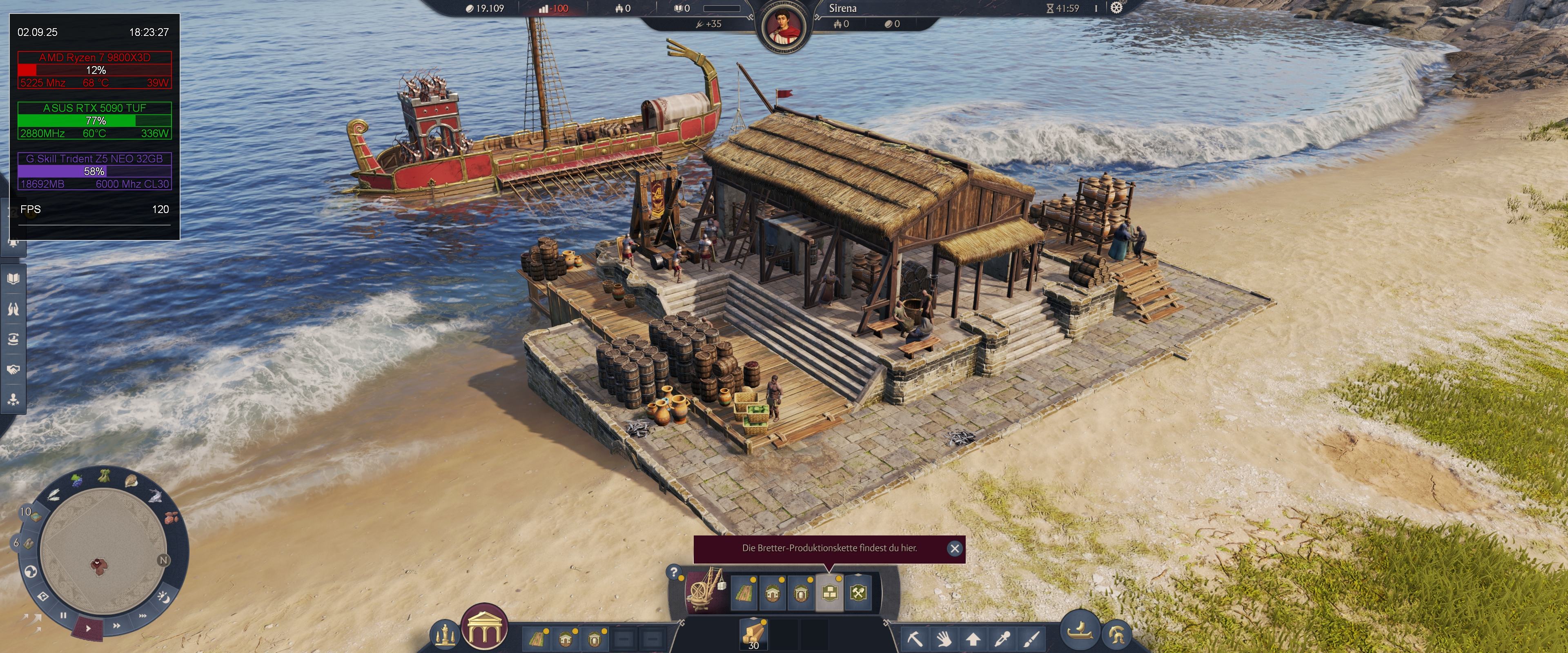Select the crossed hammer and axe tile

pyautogui.click(x=858, y=592)
